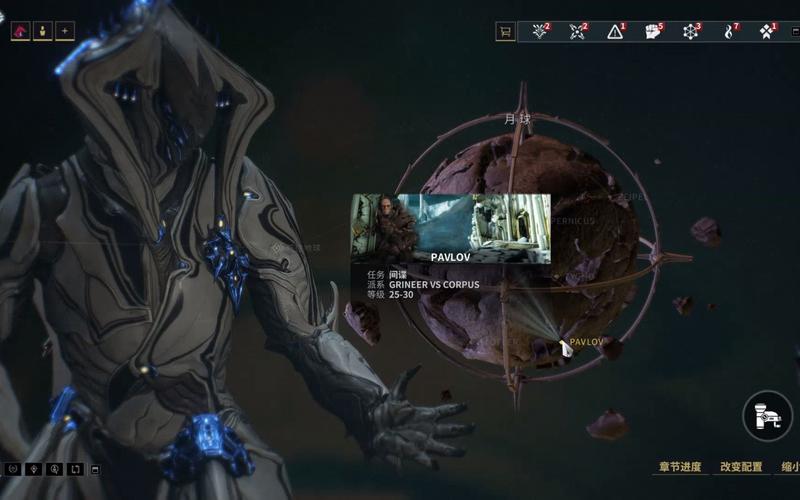Click the round navigation button with figure icon
Screen dimensions: 800x500
pyautogui.click(x=767, y=416)
